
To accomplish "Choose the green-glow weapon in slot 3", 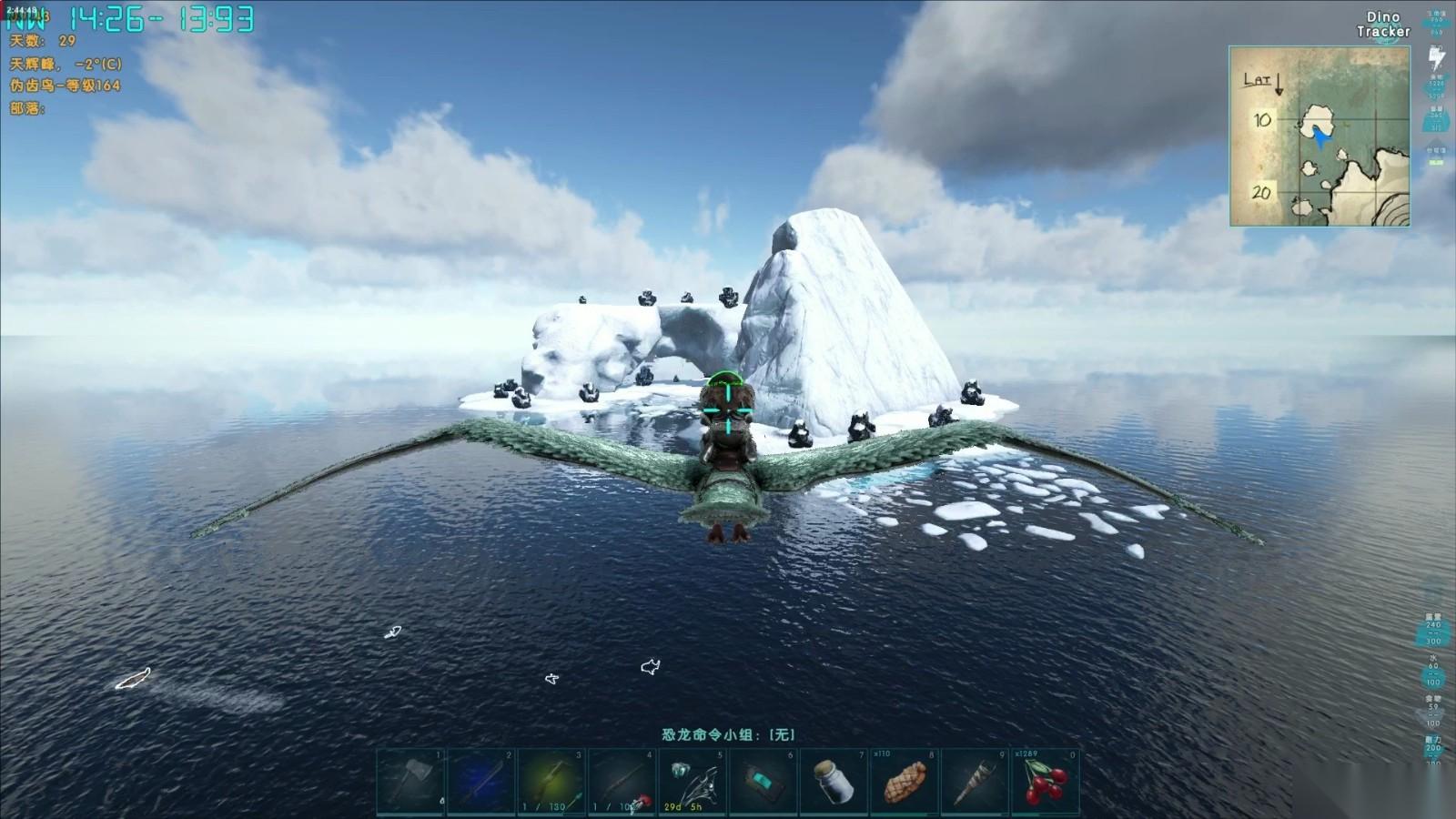I will [551, 782].
